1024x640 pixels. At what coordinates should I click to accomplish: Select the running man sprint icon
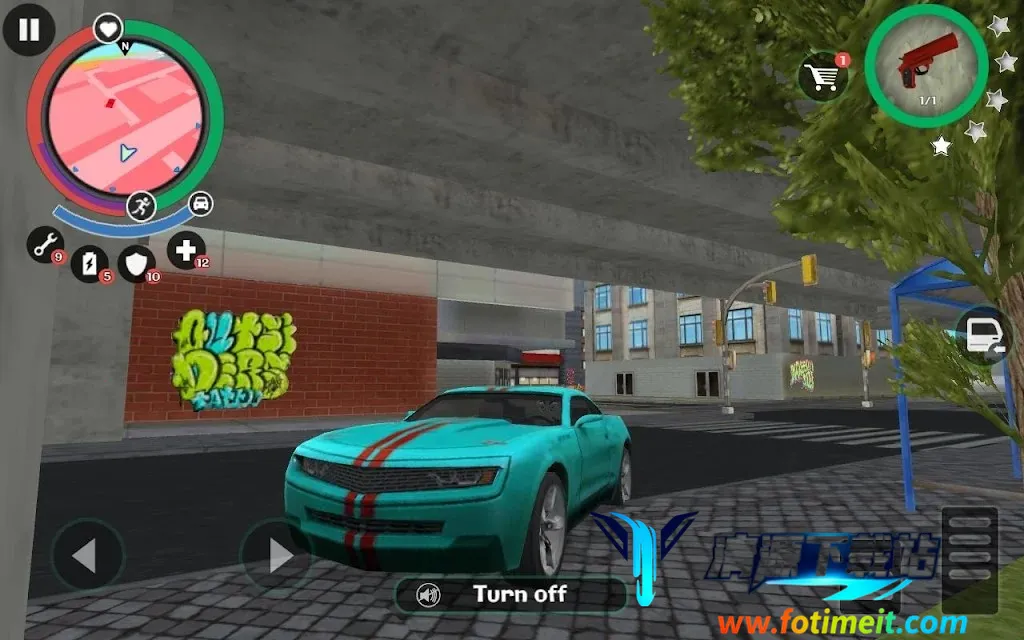[x=141, y=206]
